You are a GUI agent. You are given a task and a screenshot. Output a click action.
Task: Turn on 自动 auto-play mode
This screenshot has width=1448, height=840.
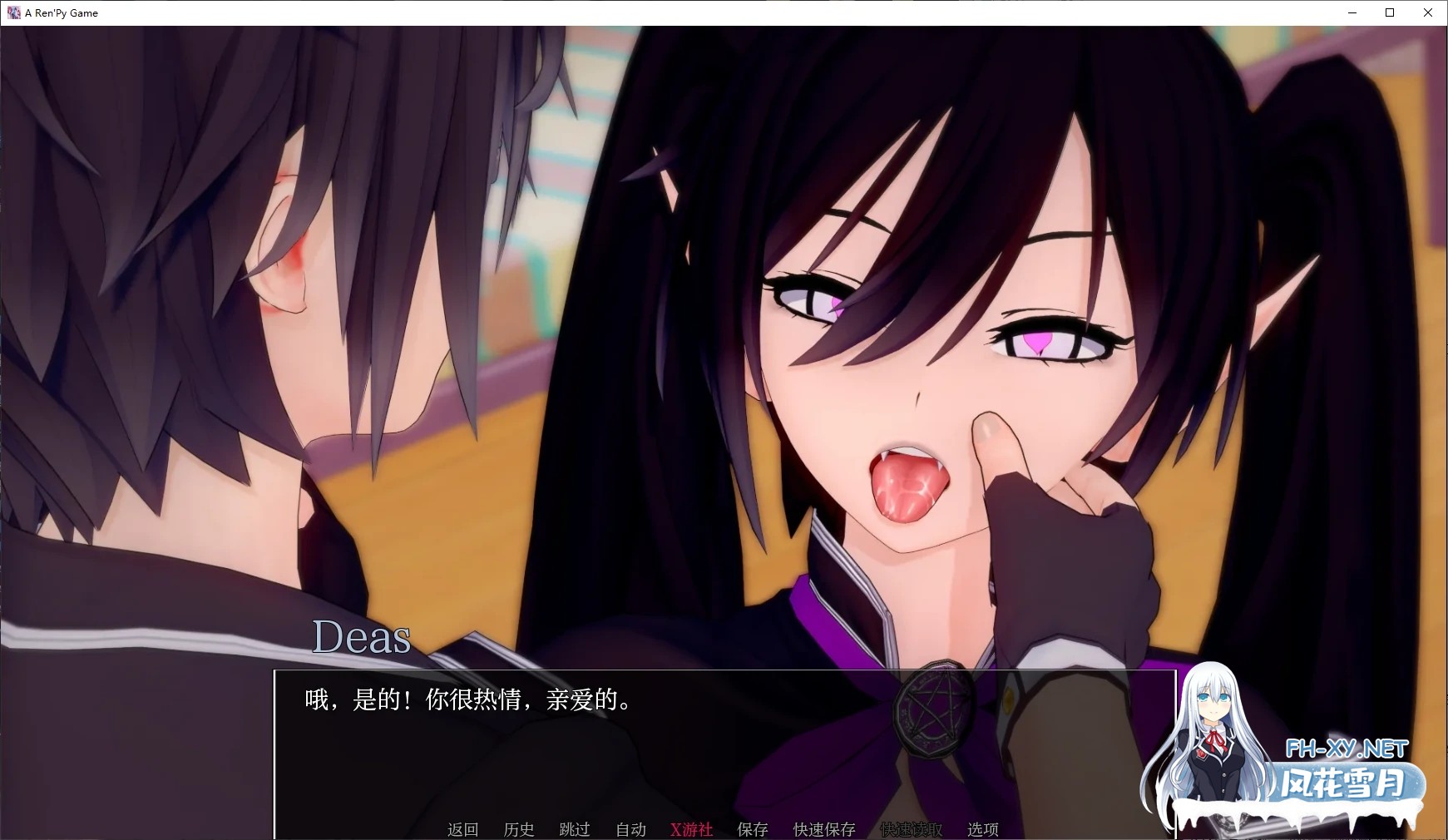pos(630,829)
